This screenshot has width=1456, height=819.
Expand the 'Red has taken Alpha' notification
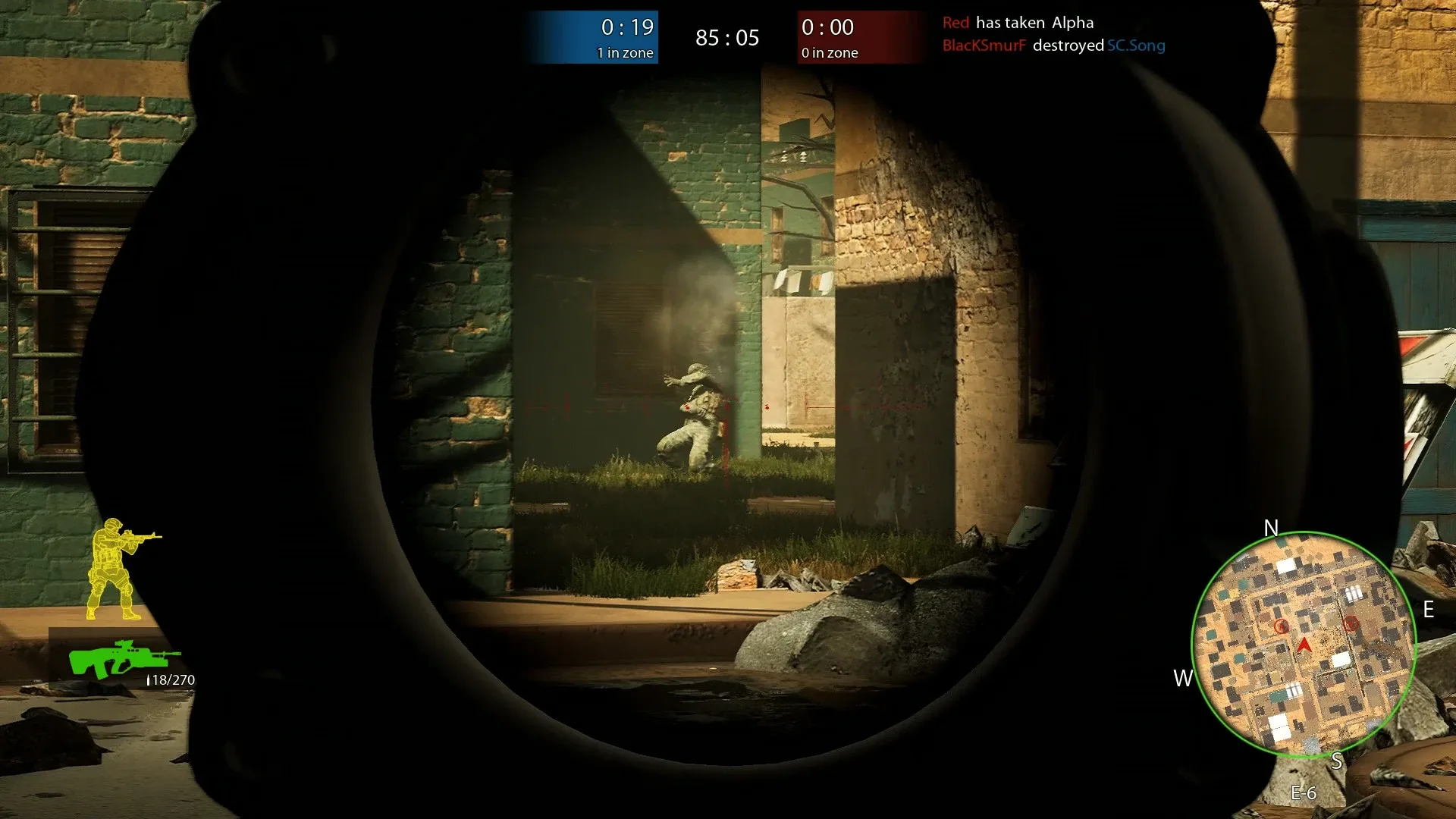click(x=1018, y=23)
